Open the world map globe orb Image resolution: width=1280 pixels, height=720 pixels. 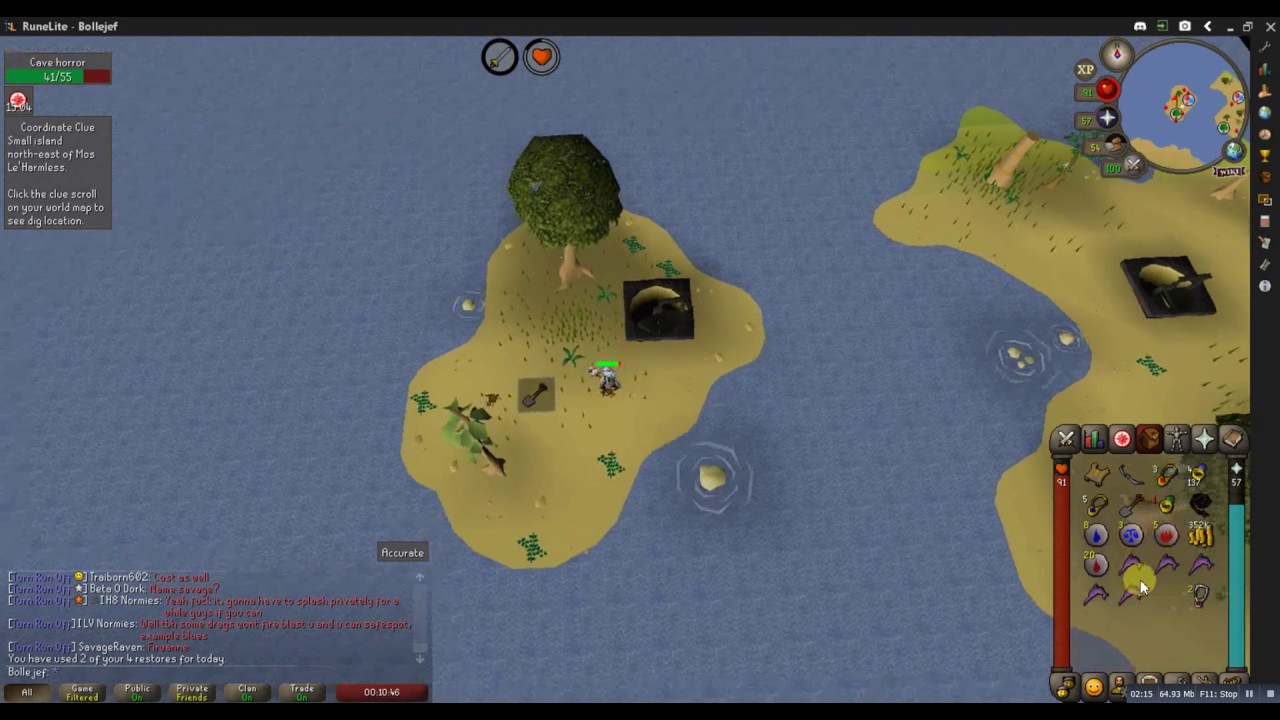point(1235,151)
